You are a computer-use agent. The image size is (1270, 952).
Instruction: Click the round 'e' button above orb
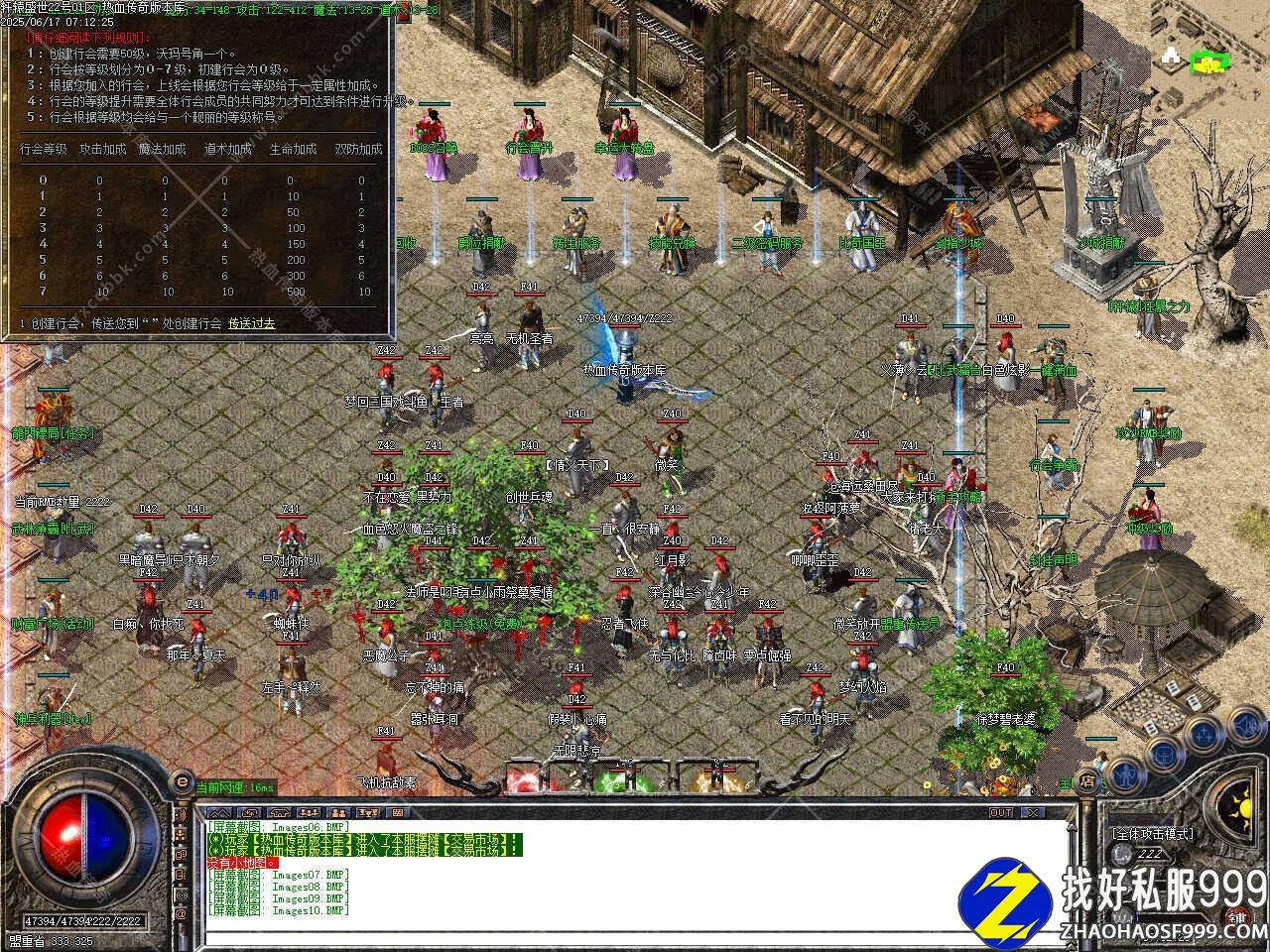pyautogui.click(x=181, y=779)
